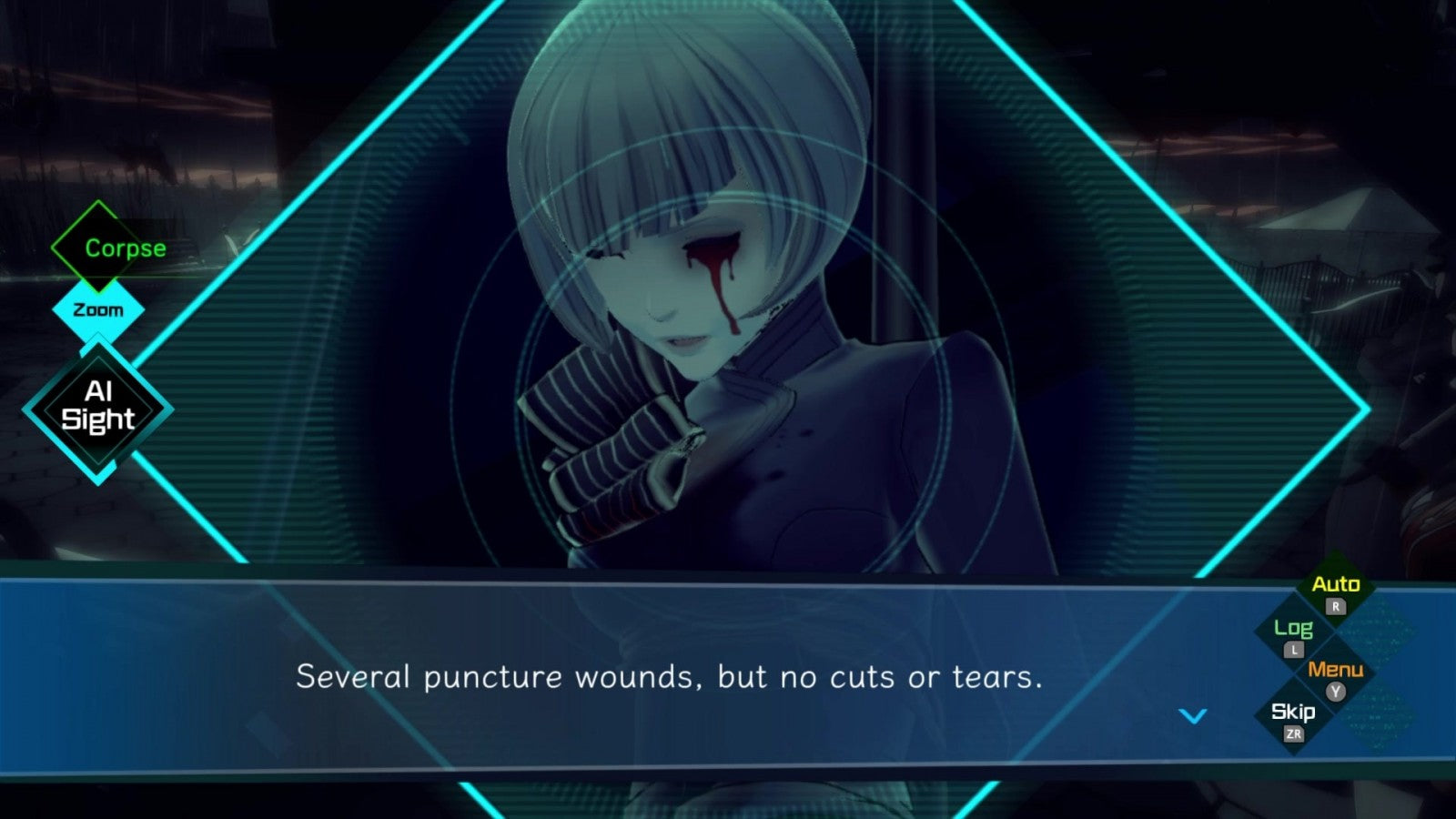1456x819 pixels.
Task: Click the L button label under Log
Action: point(1294,649)
